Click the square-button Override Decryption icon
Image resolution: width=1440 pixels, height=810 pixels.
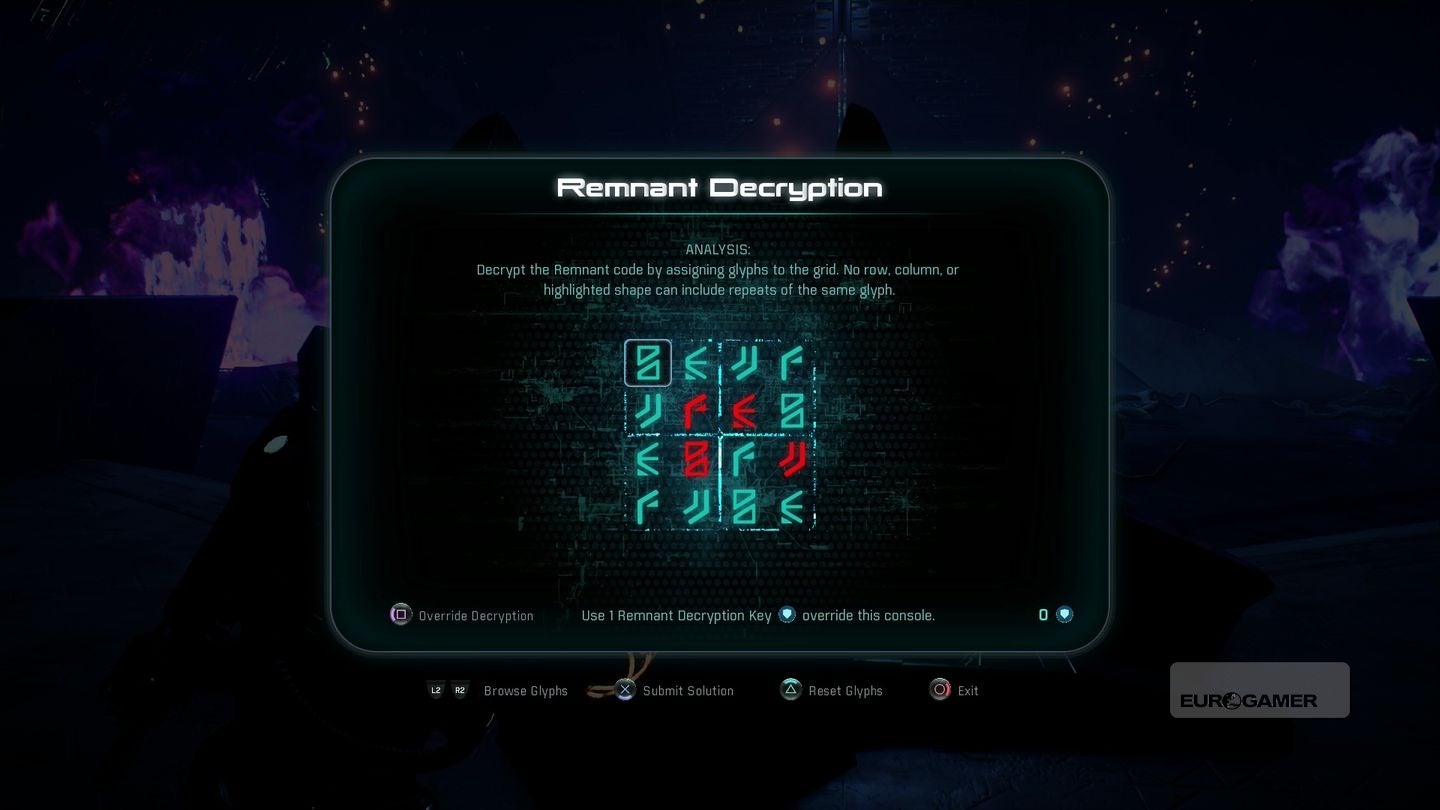400,615
